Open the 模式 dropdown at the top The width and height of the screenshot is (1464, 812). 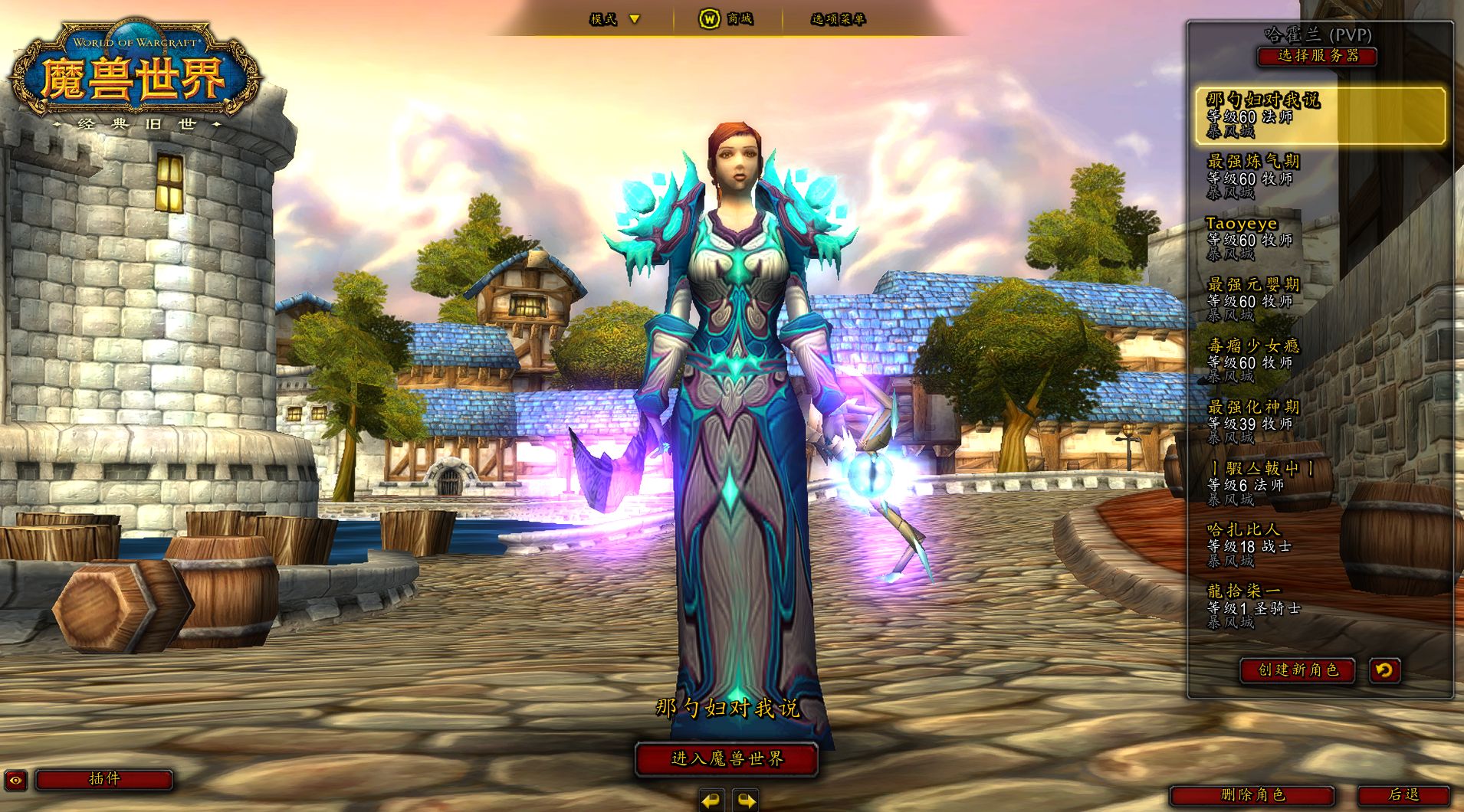tap(614, 19)
